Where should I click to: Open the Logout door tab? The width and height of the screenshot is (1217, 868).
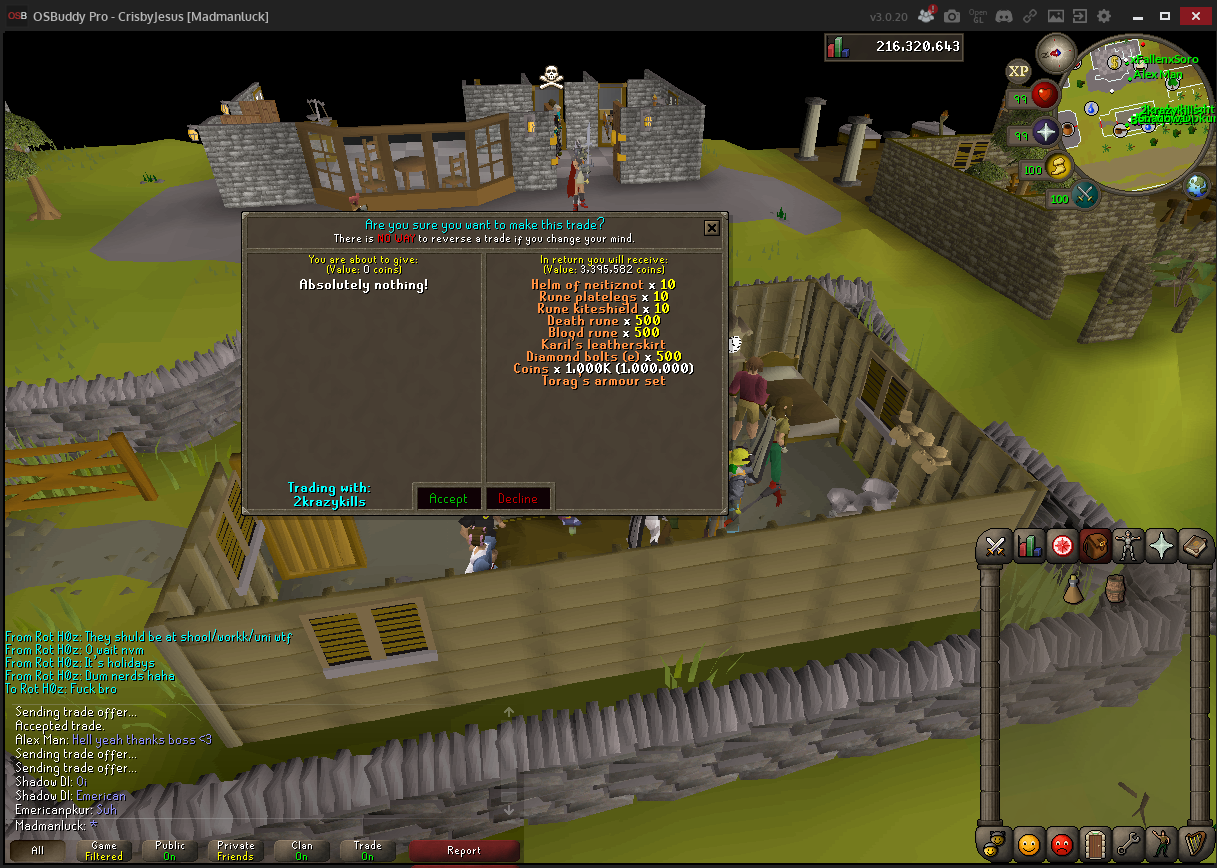pos(1095,844)
